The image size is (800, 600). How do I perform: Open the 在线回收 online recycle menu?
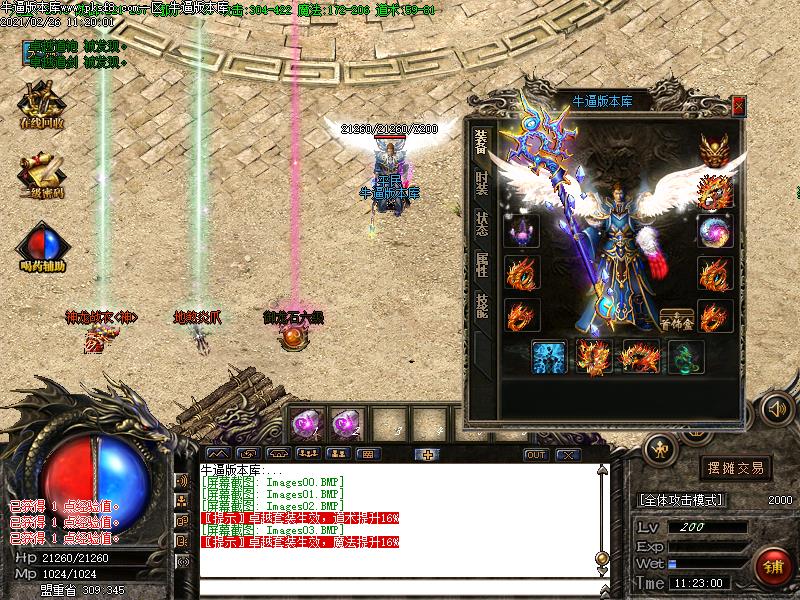(x=42, y=104)
